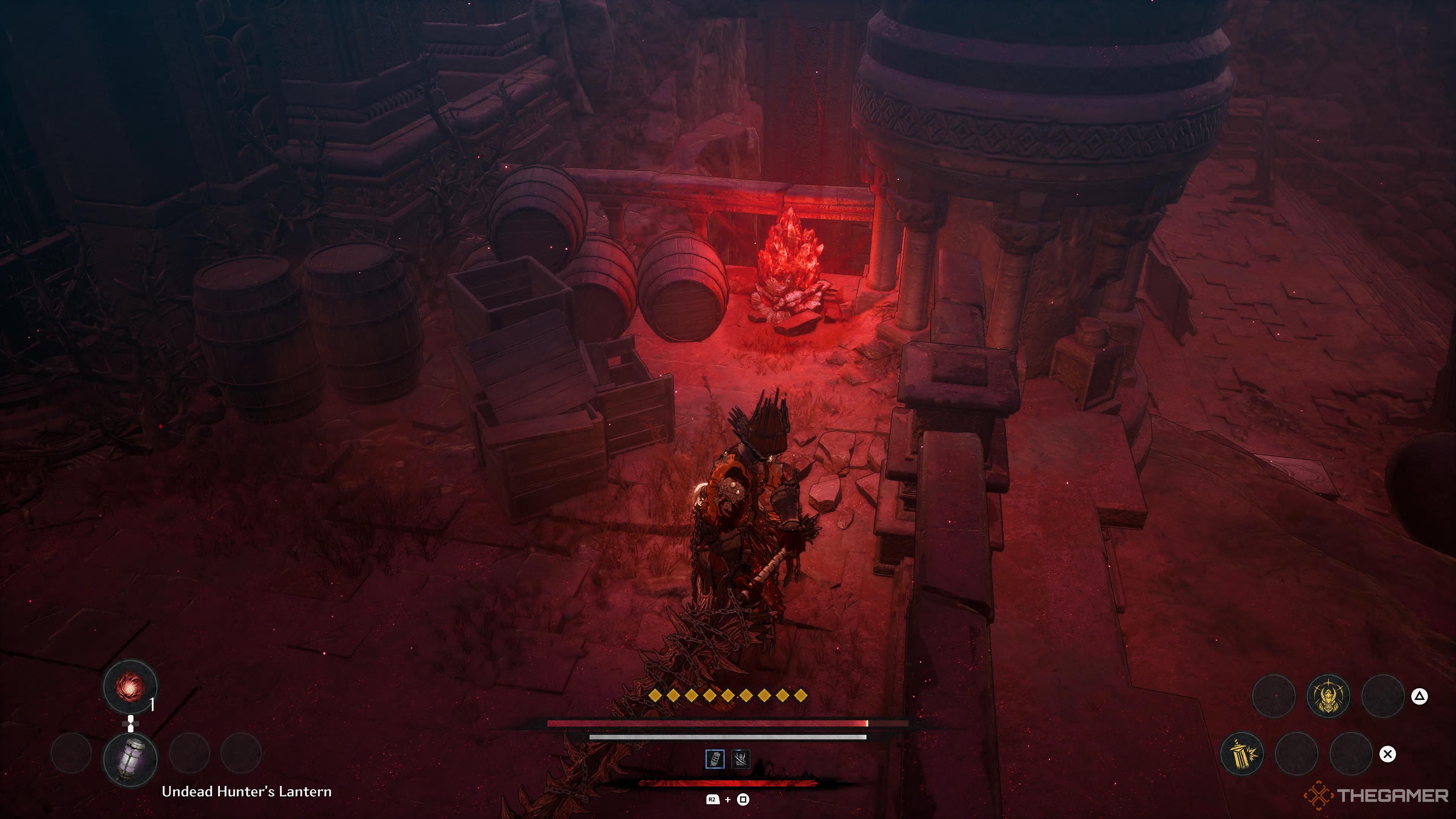Trigger the golden pillar smash ability
The image size is (1456, 819).
1242,753
